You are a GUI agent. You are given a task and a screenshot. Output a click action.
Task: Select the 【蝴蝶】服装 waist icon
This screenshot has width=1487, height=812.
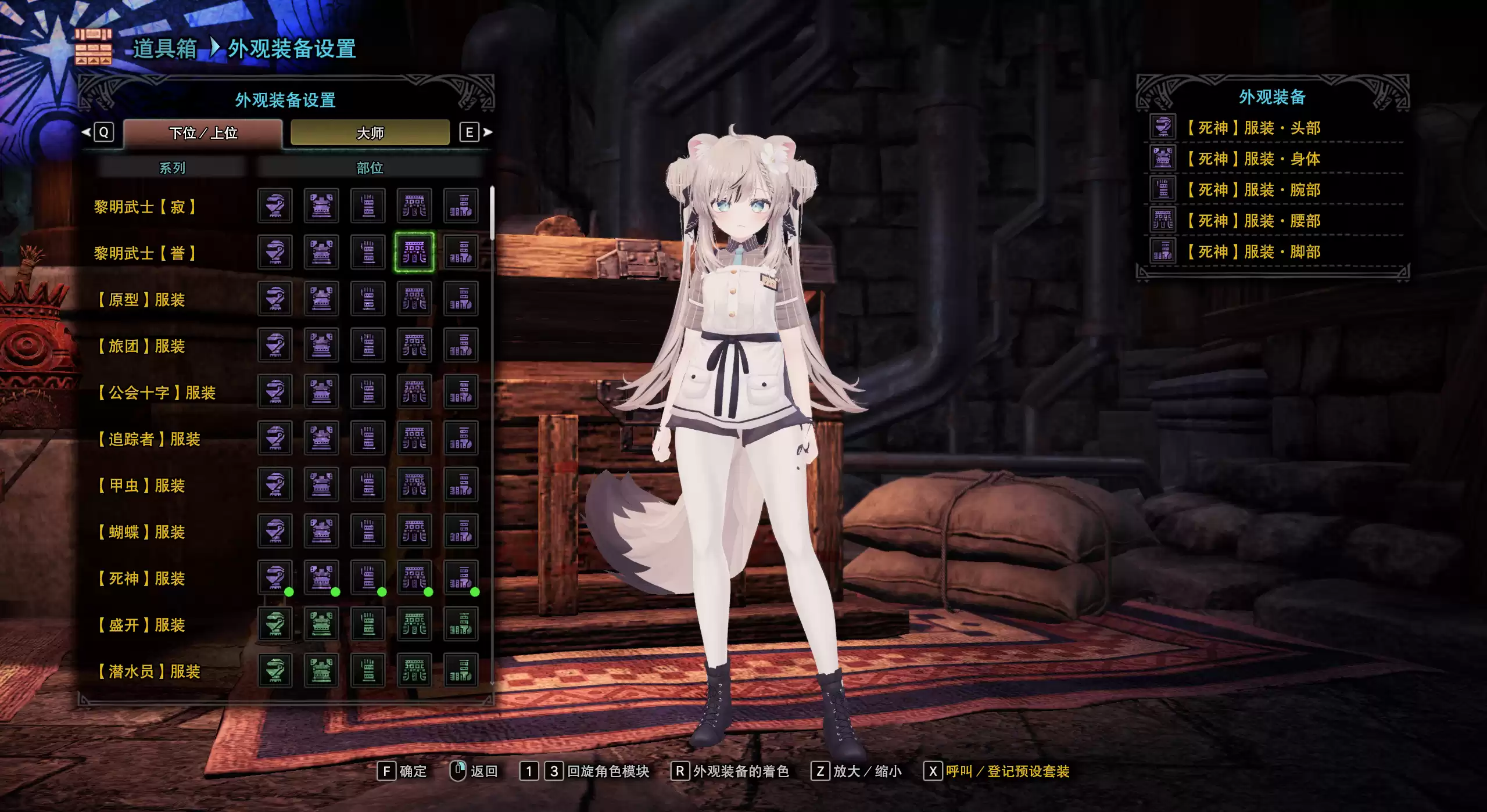pos(414,531)
